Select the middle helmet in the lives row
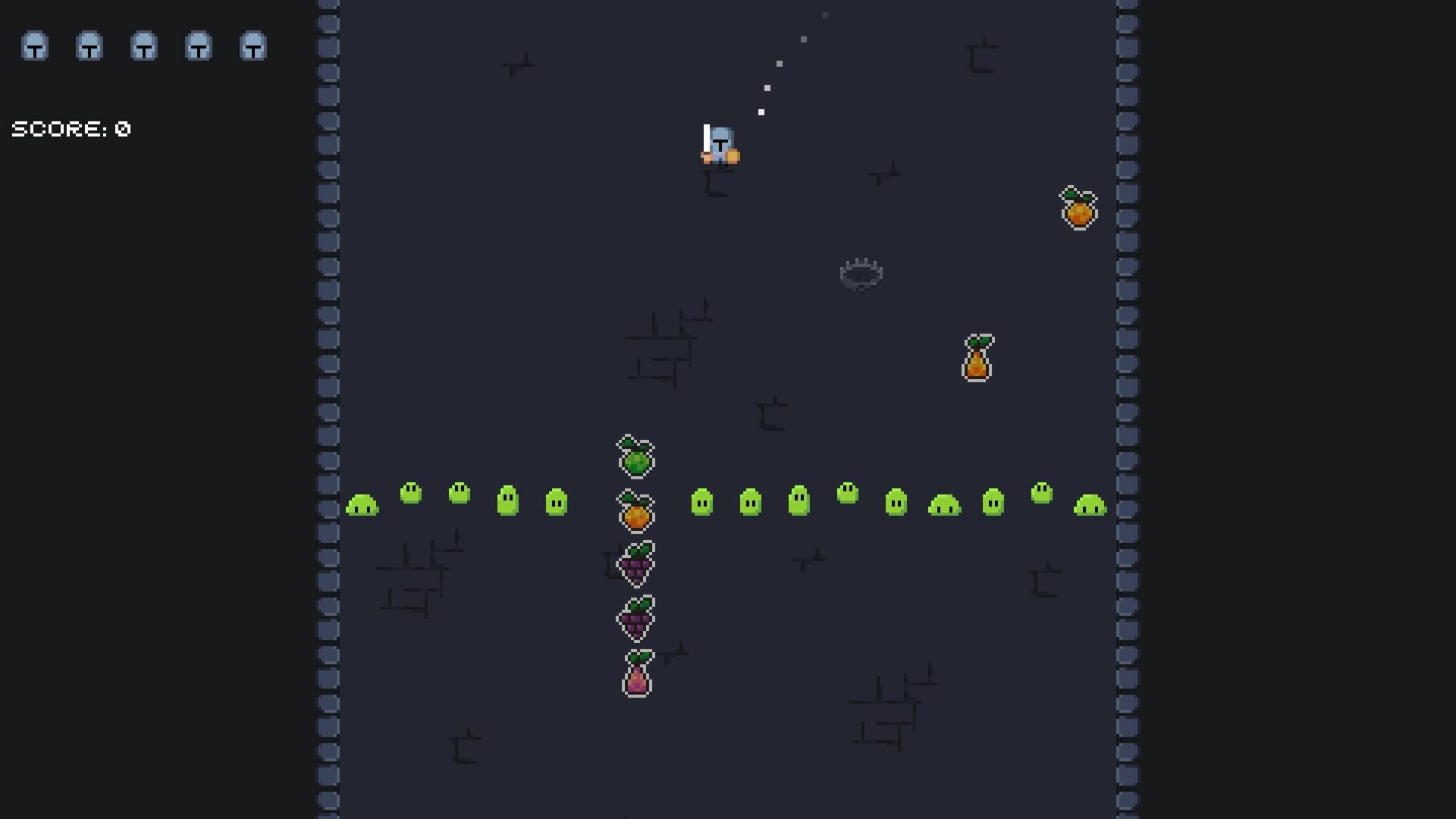 click(143, 47)
